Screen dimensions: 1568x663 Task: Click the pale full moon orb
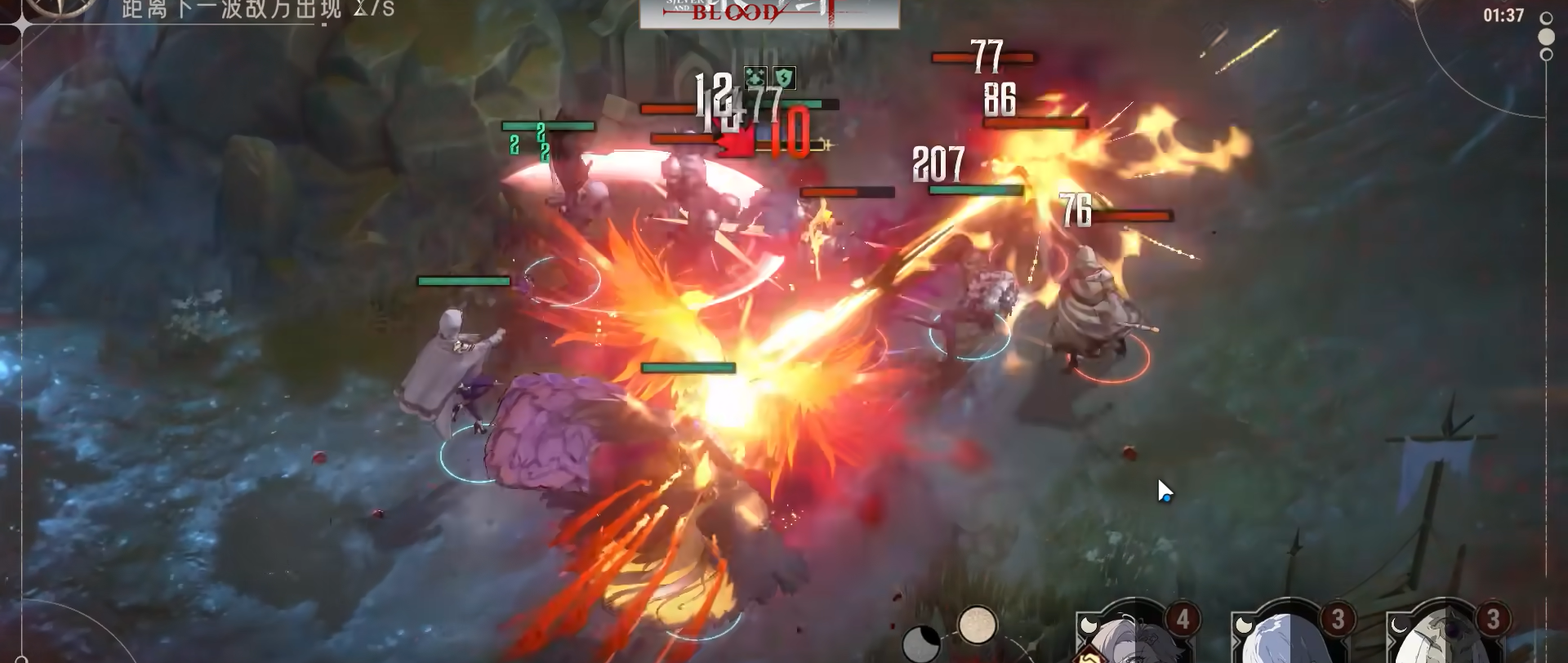coord(977,625)
